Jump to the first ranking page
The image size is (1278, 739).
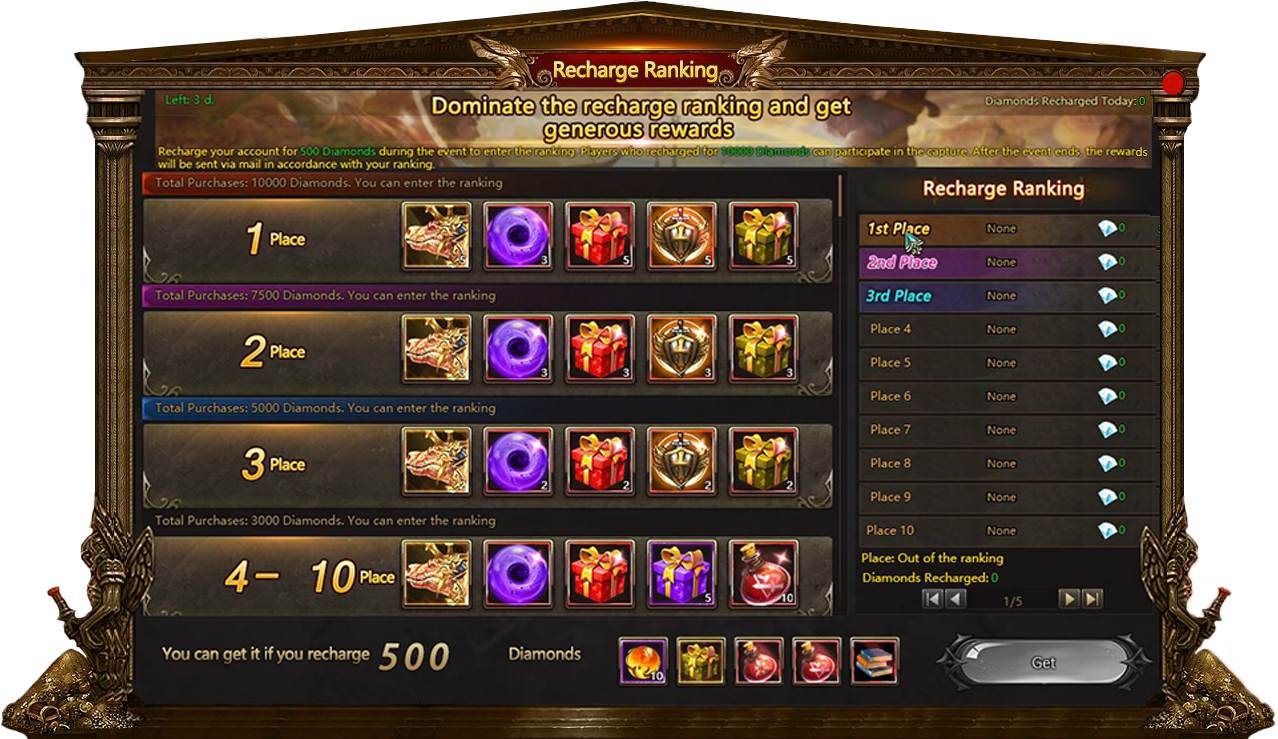(932, 599)
